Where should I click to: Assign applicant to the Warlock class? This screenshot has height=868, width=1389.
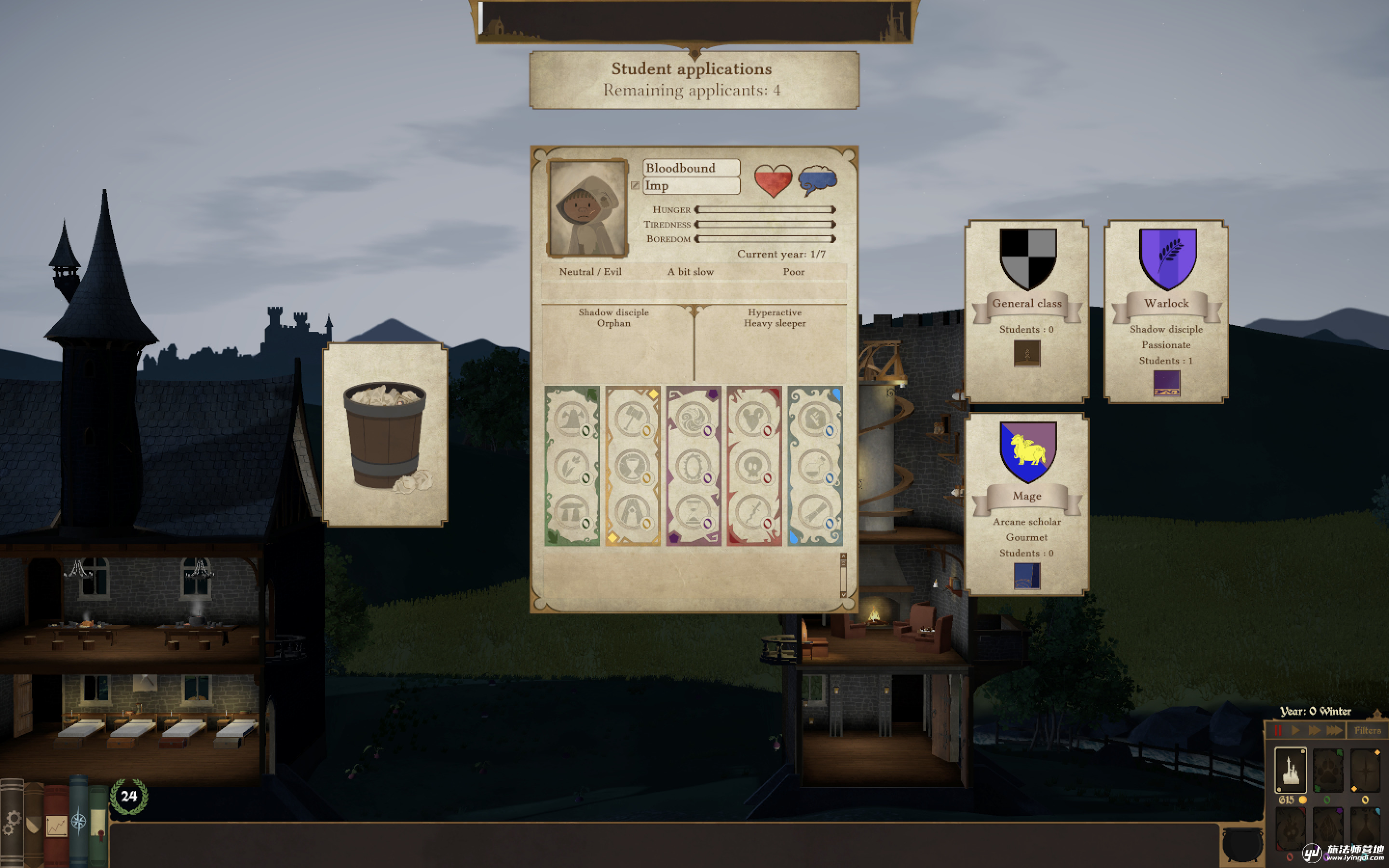coord(1166,311)
